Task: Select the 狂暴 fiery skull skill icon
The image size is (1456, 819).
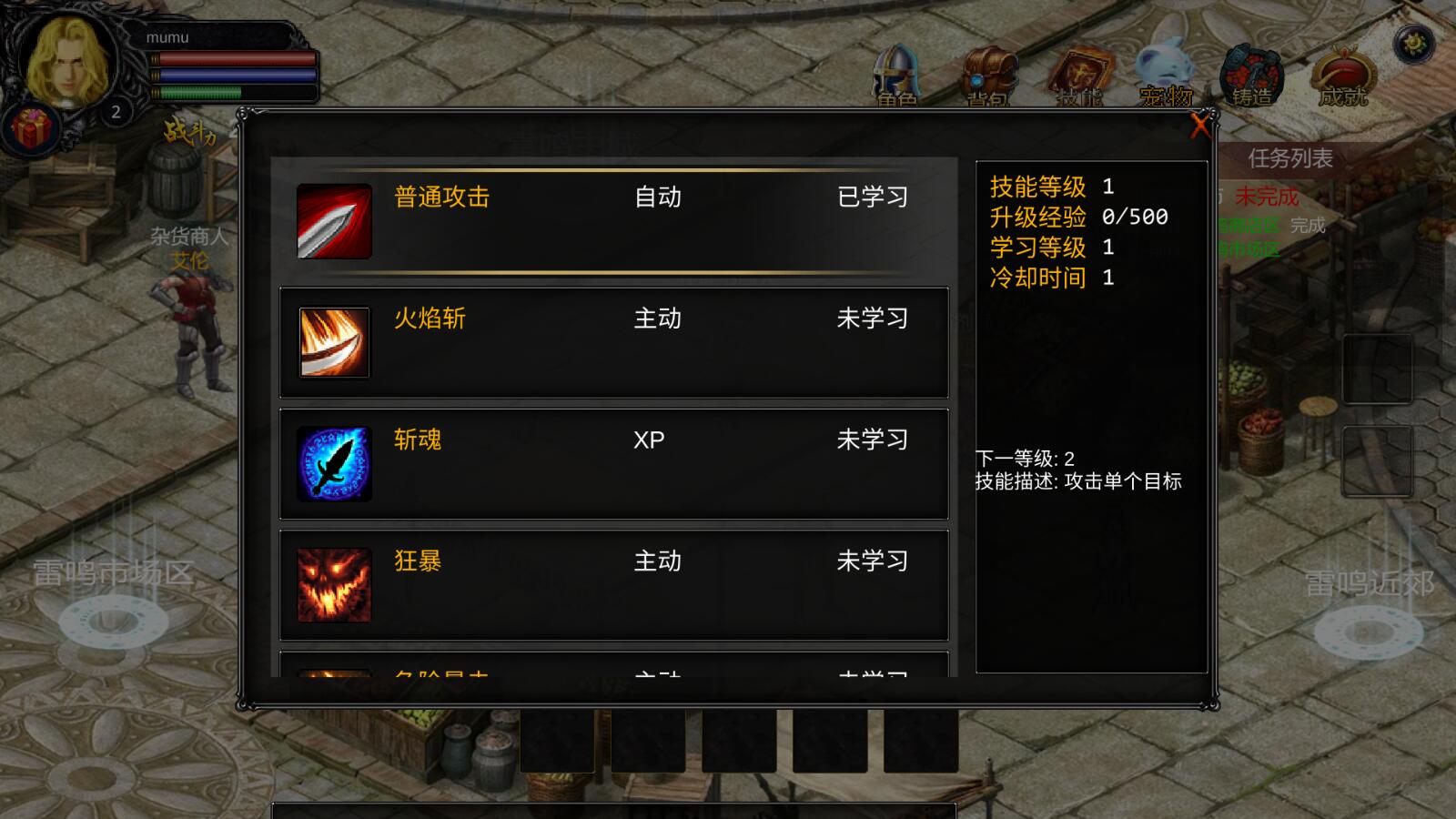Action: click(x=333, y=585)
